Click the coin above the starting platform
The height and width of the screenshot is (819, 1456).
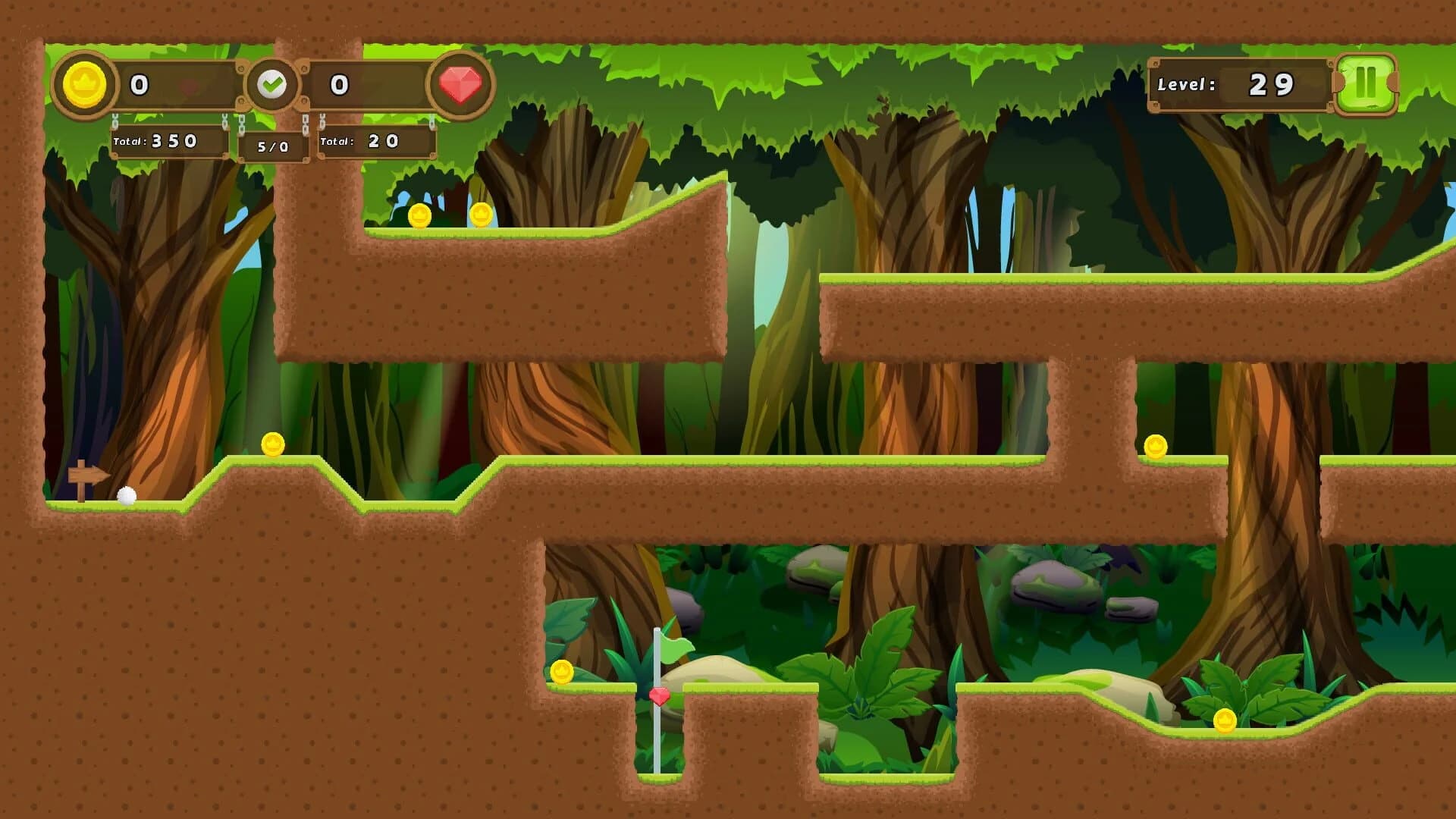point(272,444)
